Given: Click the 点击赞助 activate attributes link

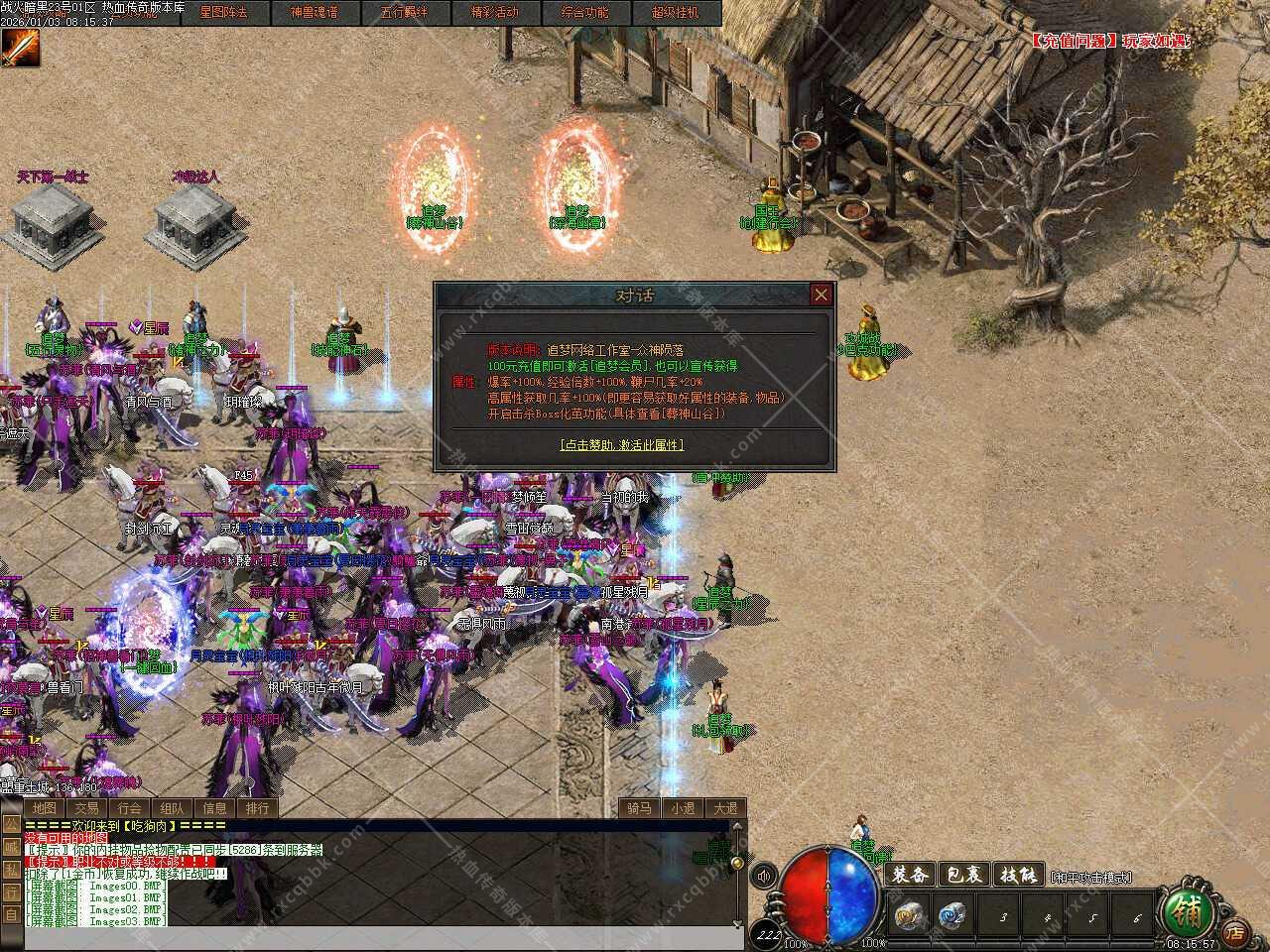Looking at the screenshot, I should pyautogui.click(x=622, y=445).
